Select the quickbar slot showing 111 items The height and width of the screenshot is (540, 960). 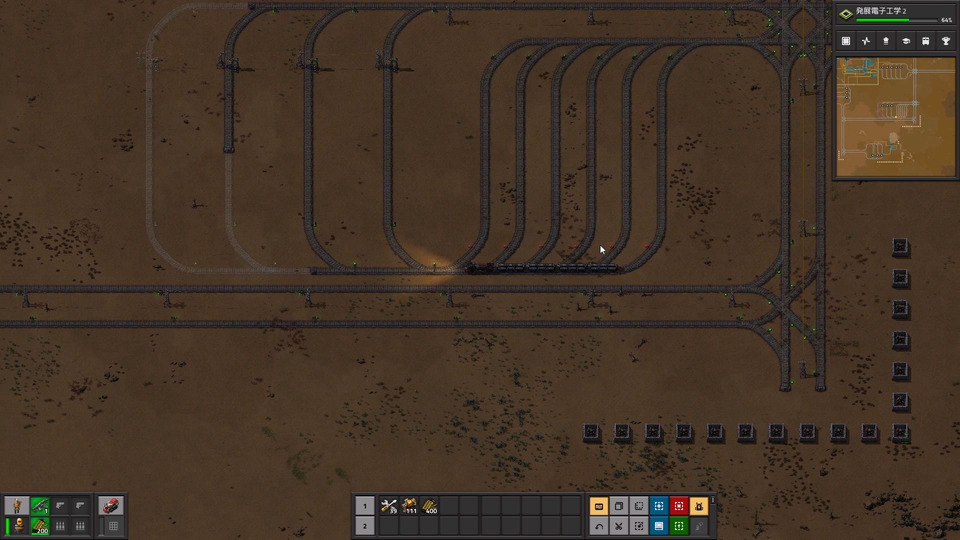(x=410, y=506)
